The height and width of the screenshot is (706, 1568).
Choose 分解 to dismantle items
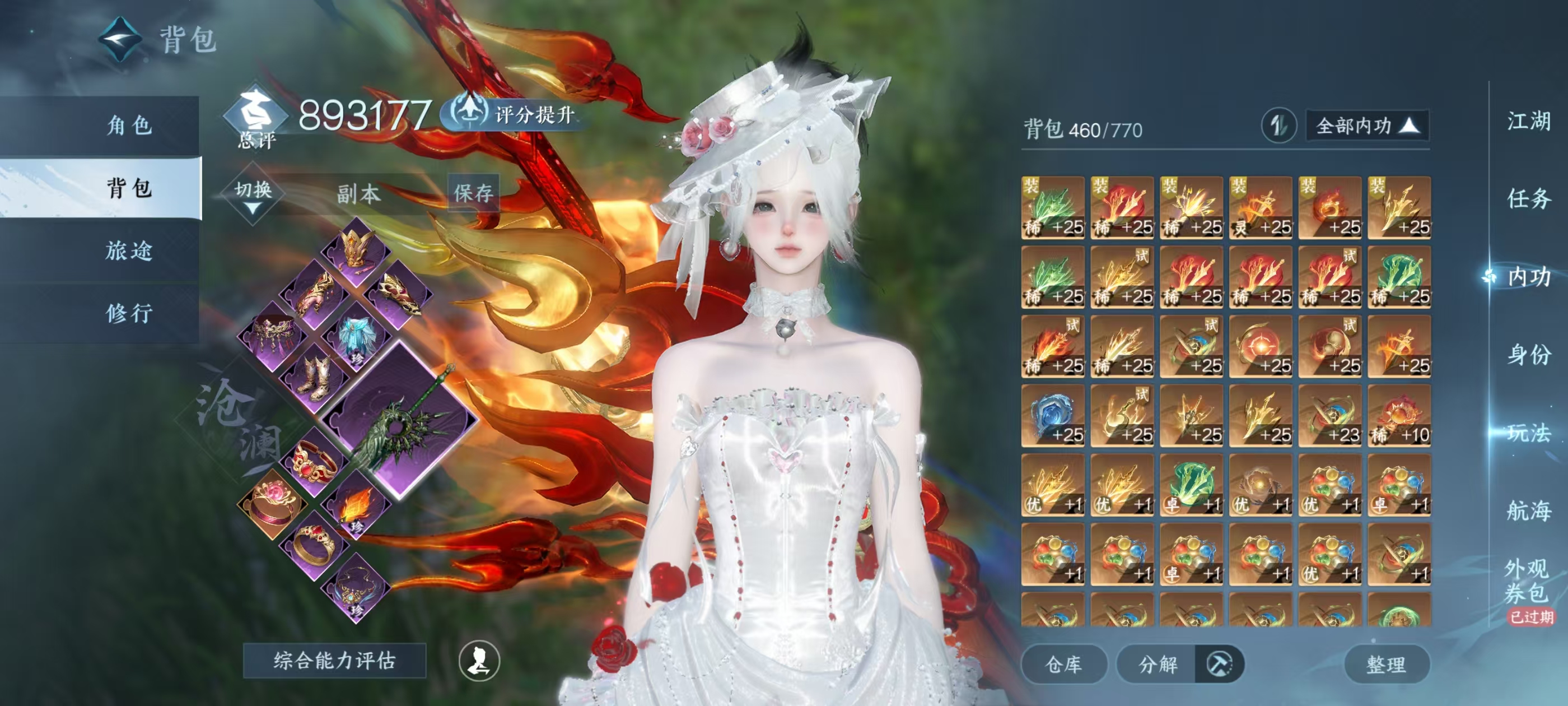pyautogui.click(x=1158, y=664)
